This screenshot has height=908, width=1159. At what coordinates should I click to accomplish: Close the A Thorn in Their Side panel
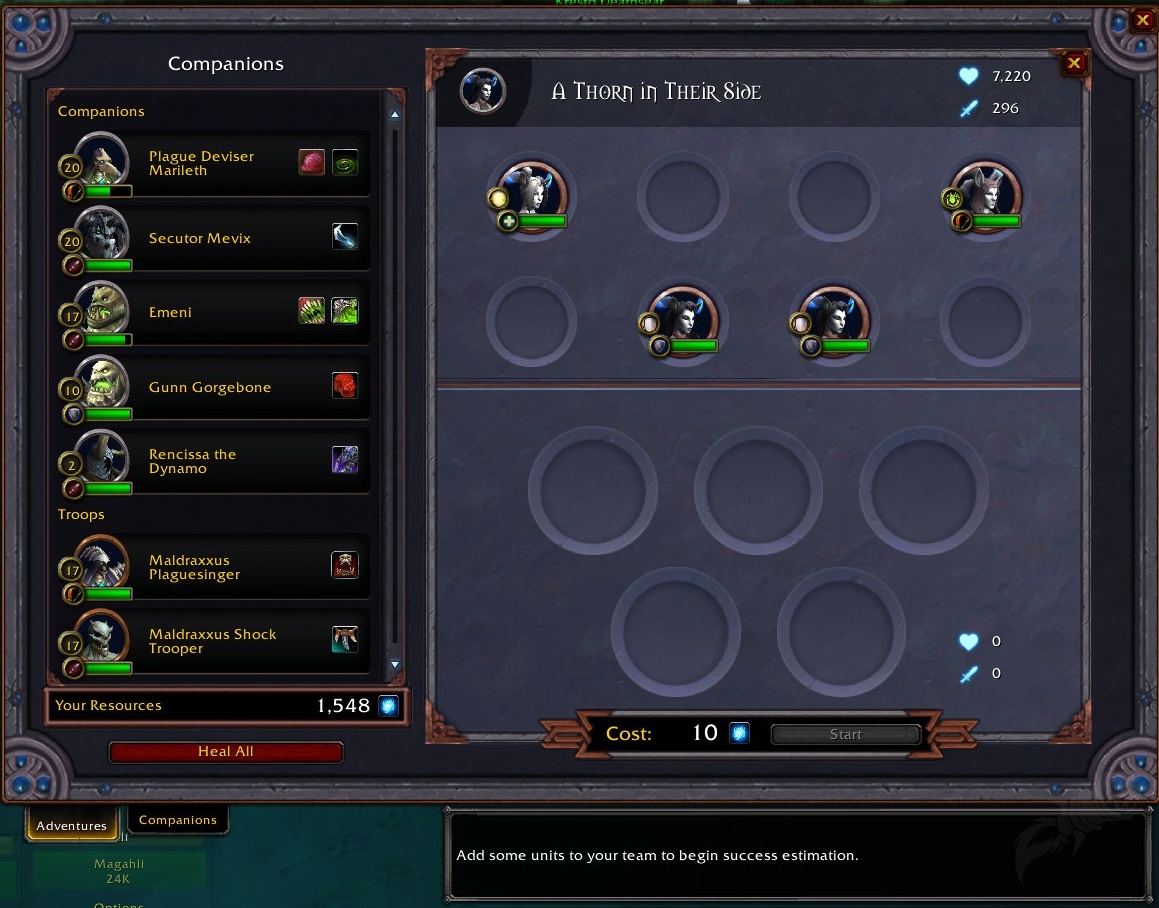pos(1074,64)
